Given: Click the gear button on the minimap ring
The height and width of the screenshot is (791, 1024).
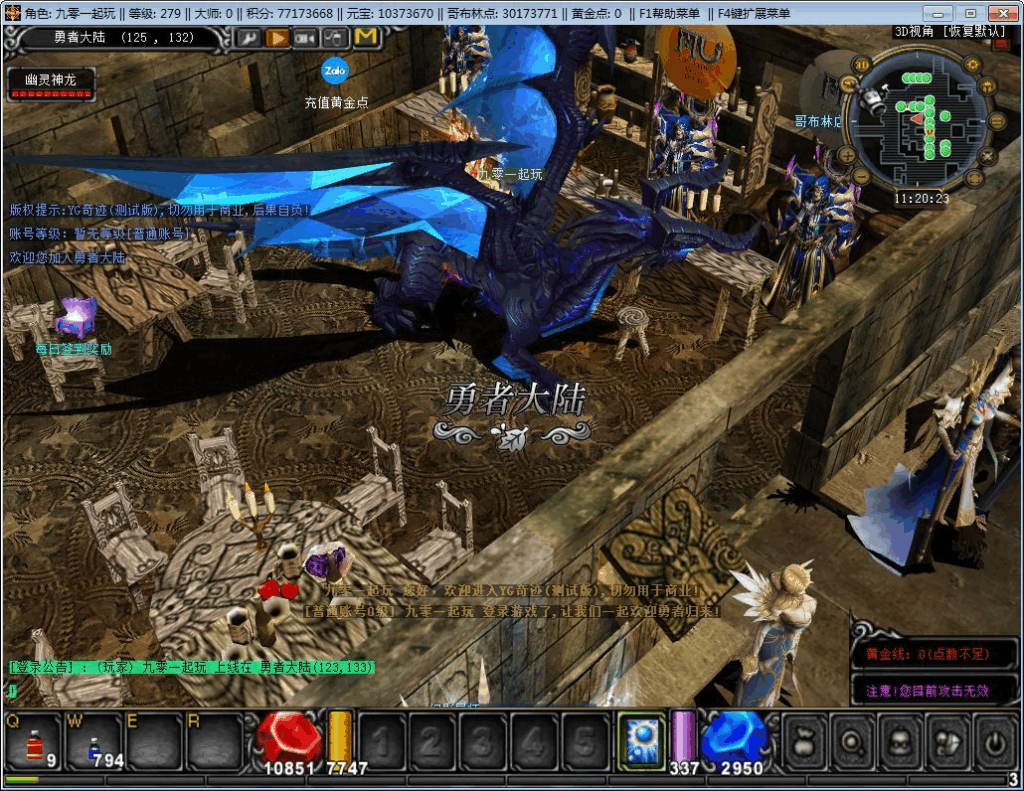Looking at the screenshot, I should point(971,65).
